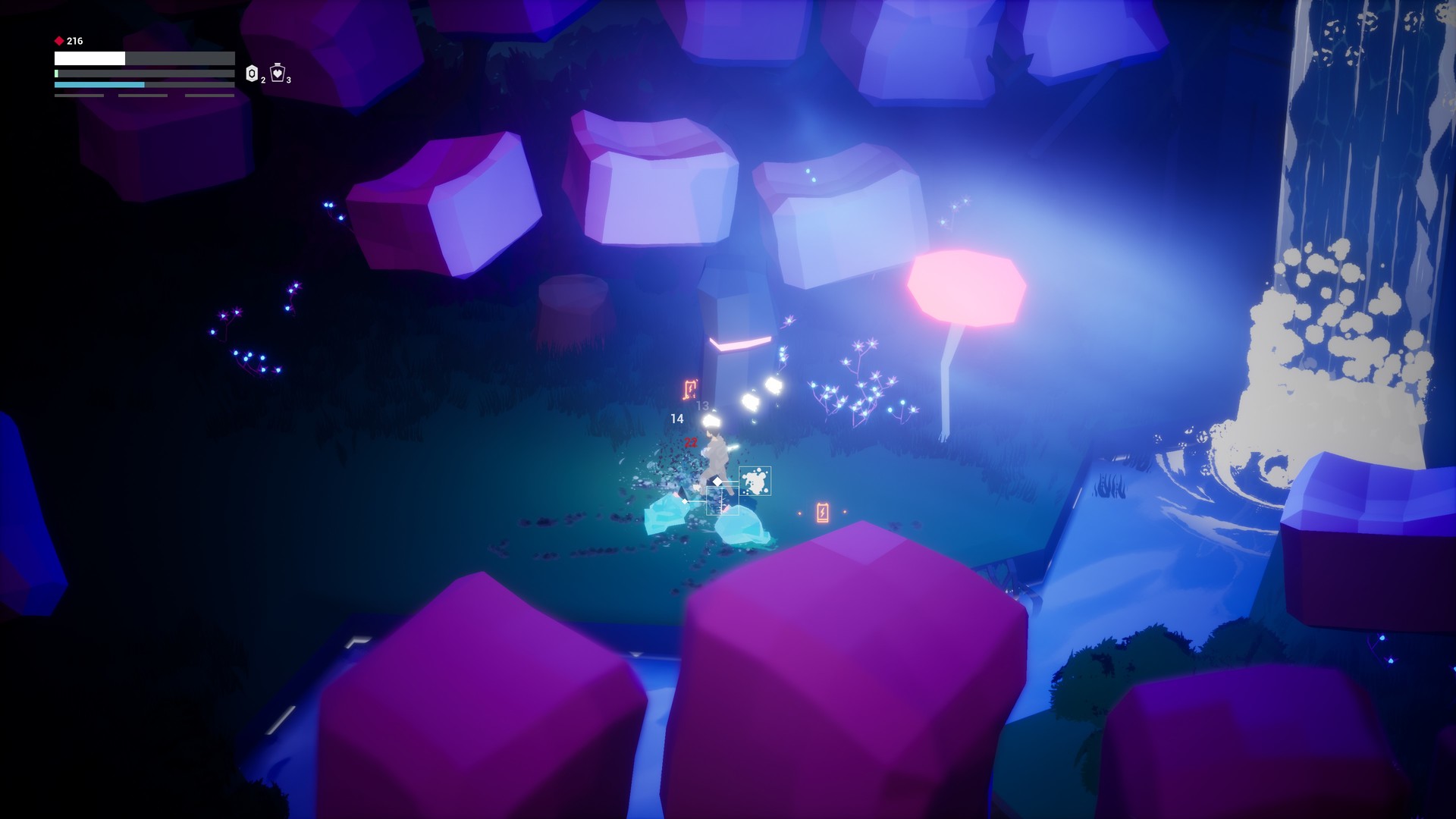Click the diamond connector on the target marker
Screen dimensions: 1456x819
(717, 482)
